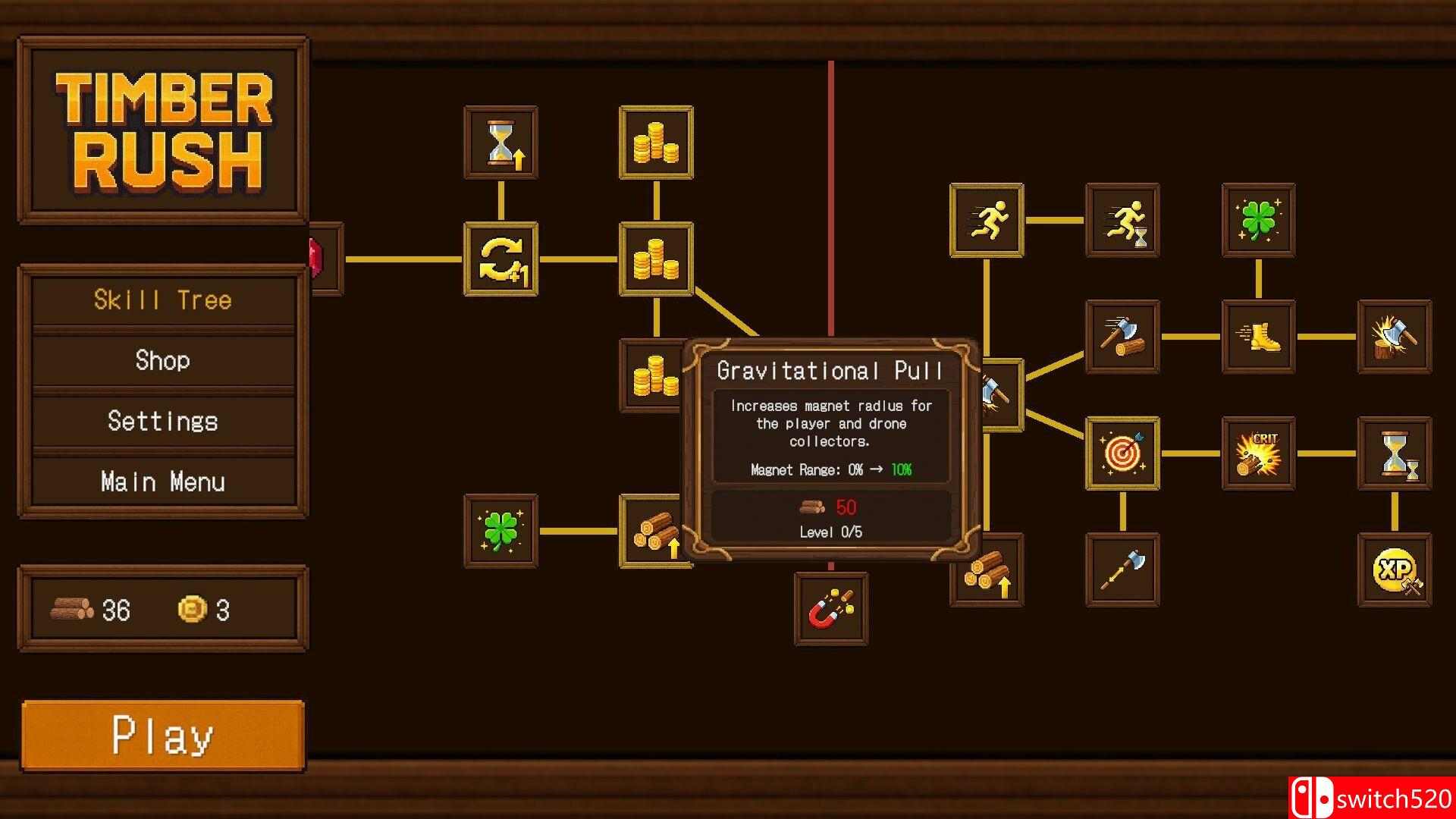Open the XP gain skill node
The image size is (1456, 819).
[x=1395, y=569]
